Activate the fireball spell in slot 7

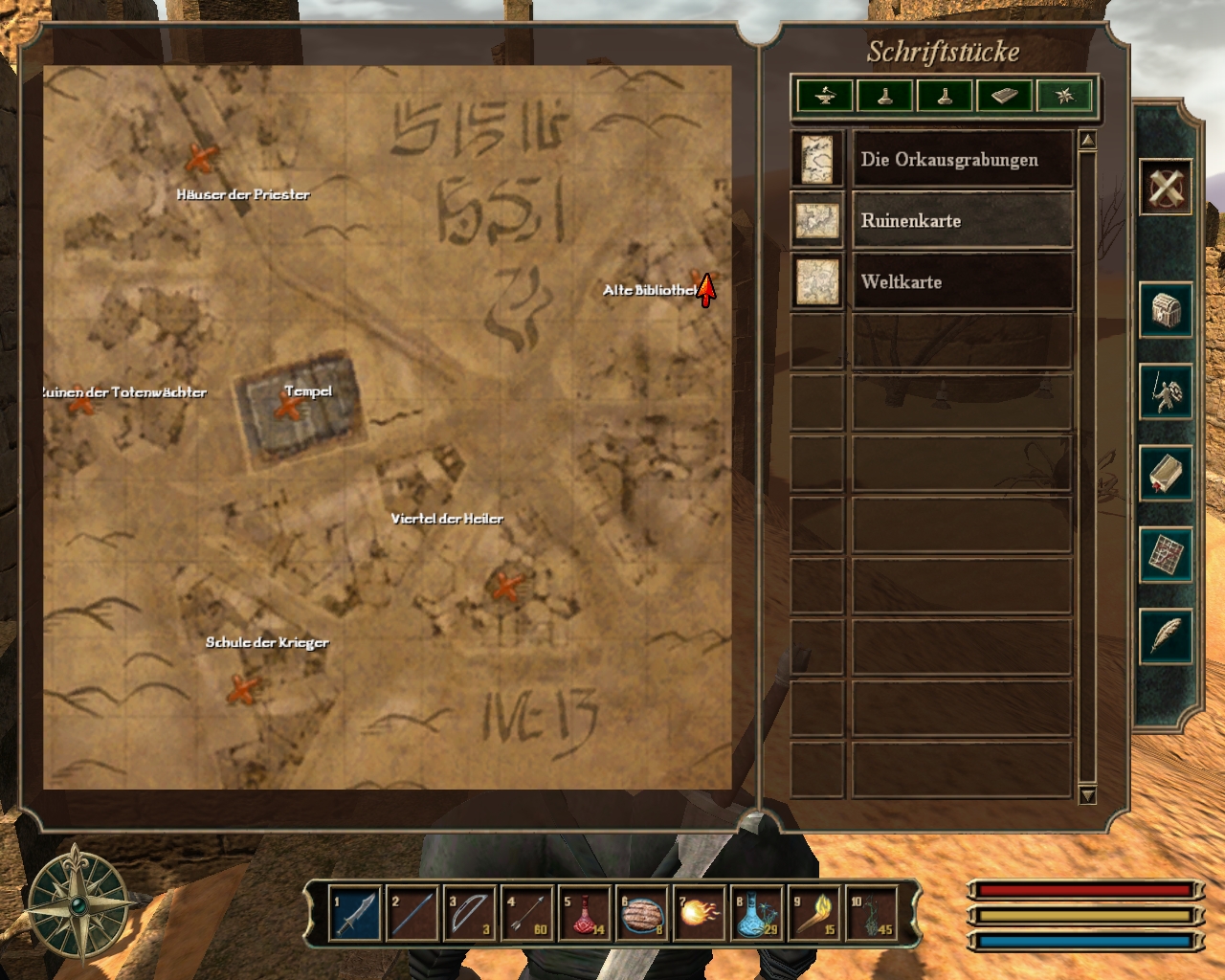pyautogui.click(x=700, y=914)
